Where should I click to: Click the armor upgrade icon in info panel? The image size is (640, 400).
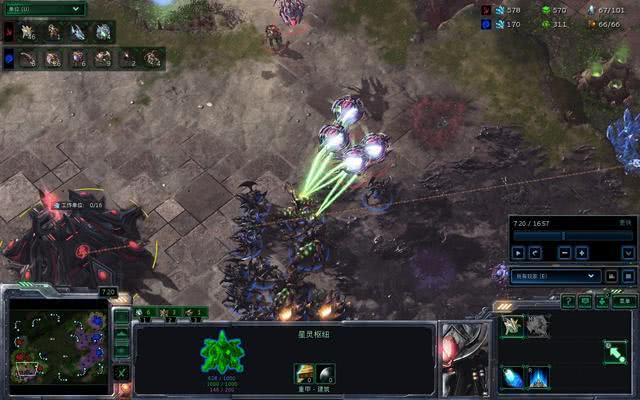[303, 374]
